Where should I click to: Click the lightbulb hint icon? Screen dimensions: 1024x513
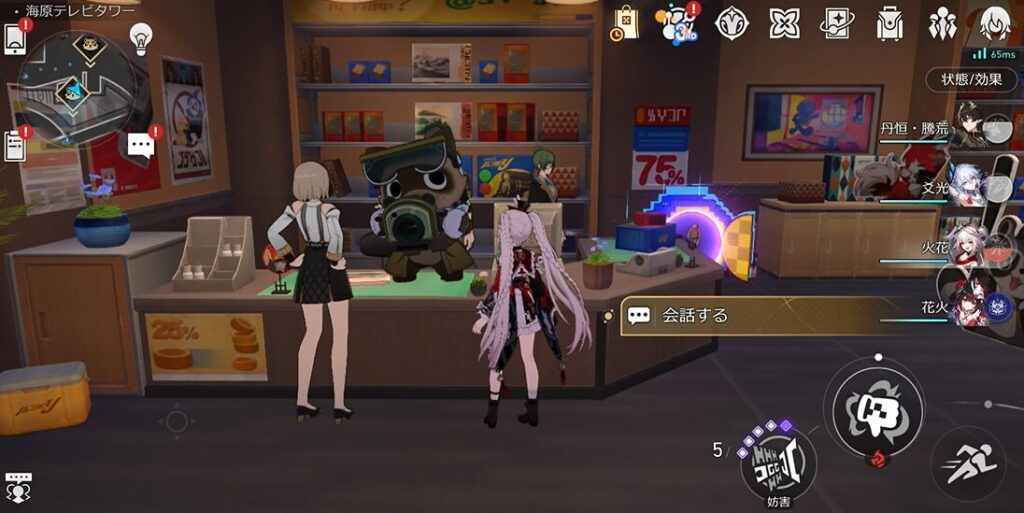coord(141,39)
